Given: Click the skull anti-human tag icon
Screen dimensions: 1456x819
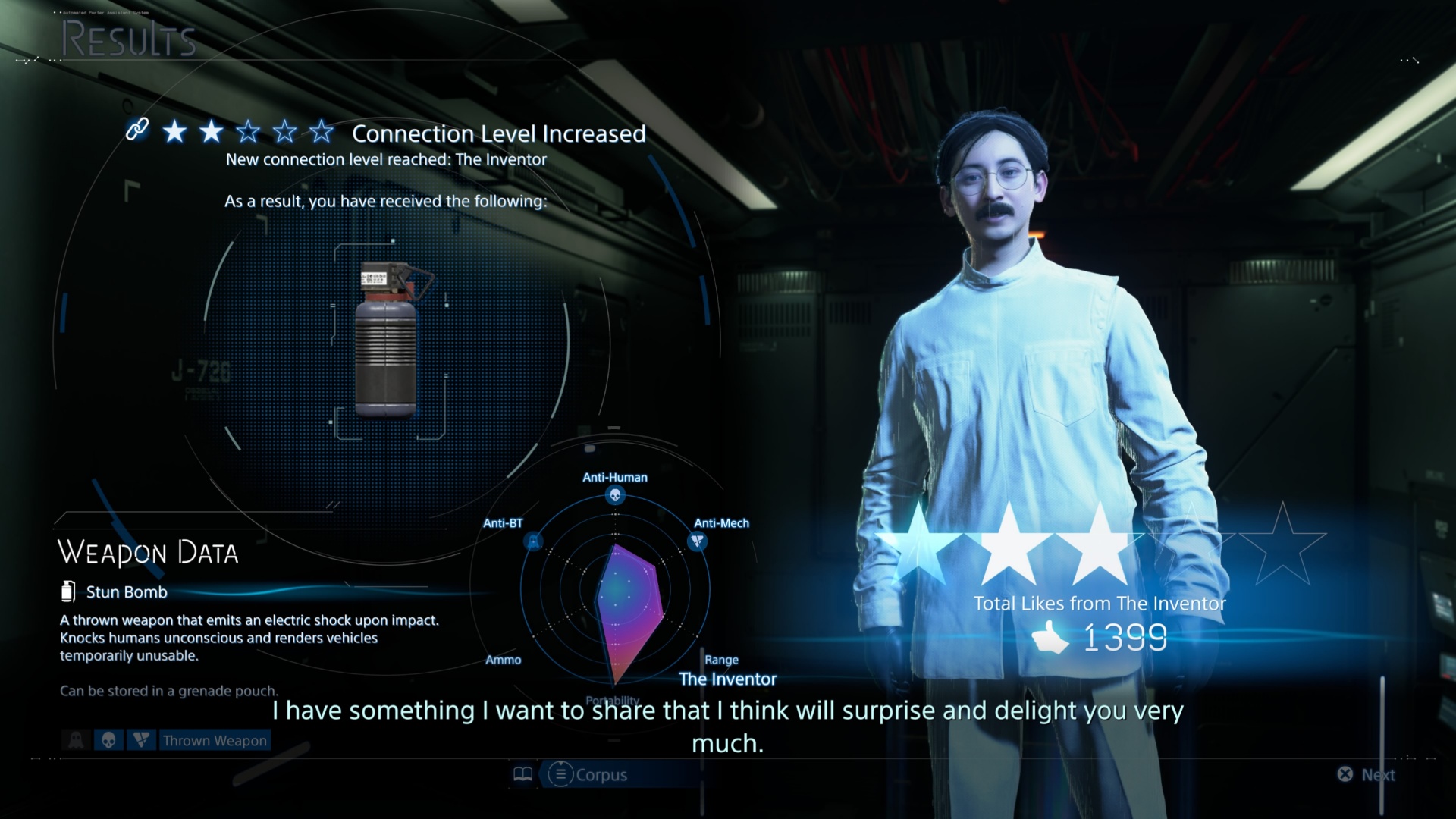Looking at the screenshot, I should pyautogui.click(x=108, y=740).
